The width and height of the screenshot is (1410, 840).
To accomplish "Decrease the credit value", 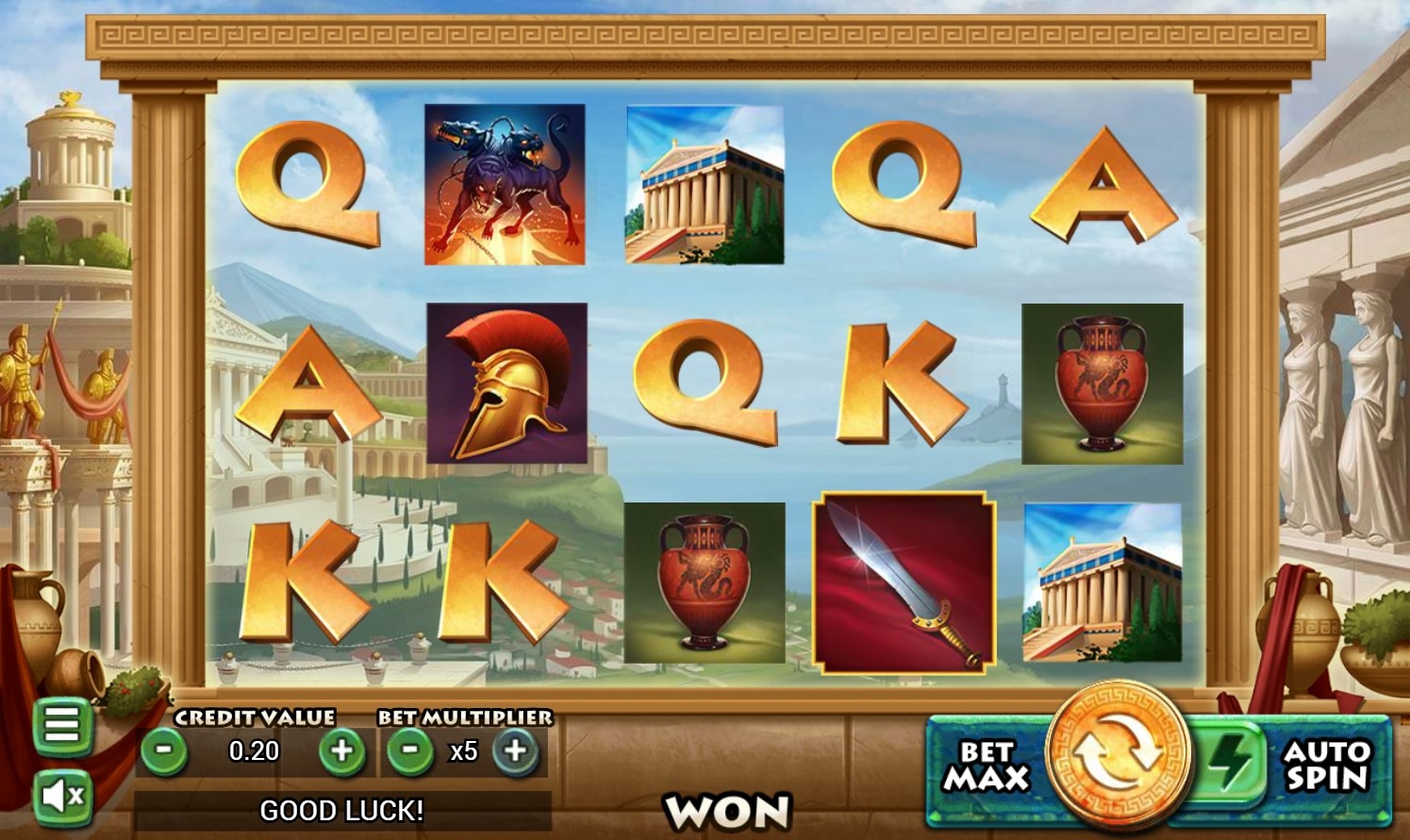I will tap(164, 751).
